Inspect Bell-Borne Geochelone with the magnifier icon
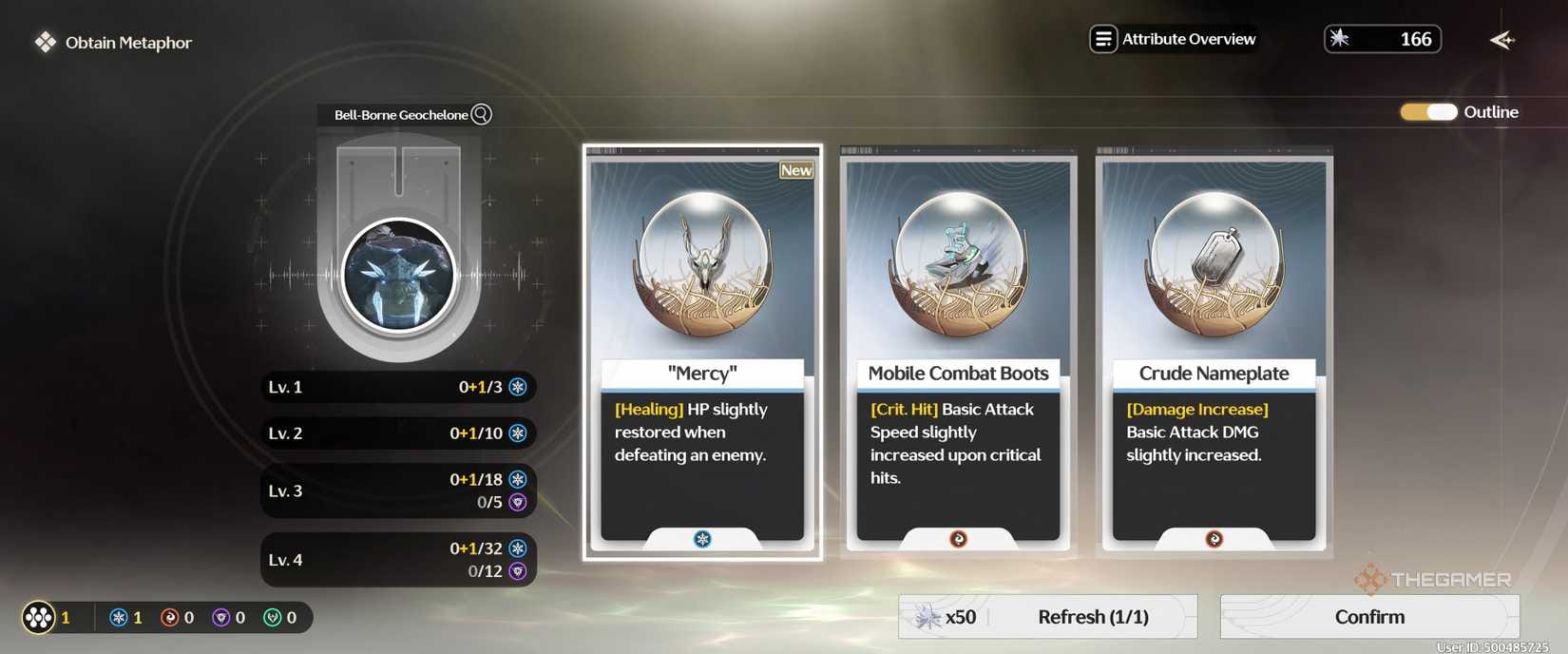Image resolution: width=1568 pixels, height=654 pixels. (482, 114)
